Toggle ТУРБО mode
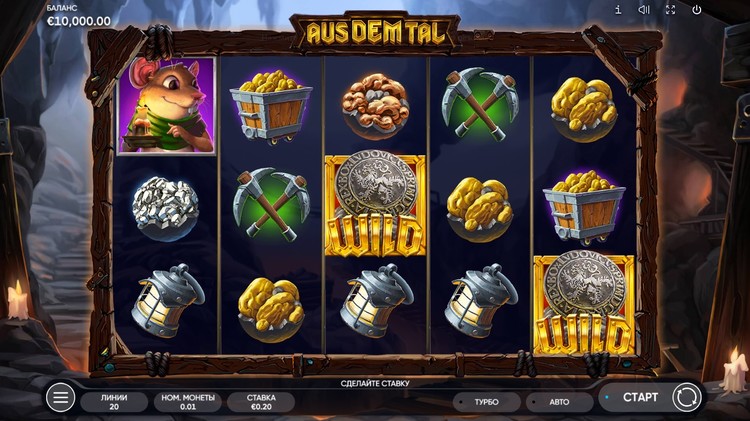Image resolution: width=750 pixels, height=421 pixels. pyautogui.click(x=486, y=402)
